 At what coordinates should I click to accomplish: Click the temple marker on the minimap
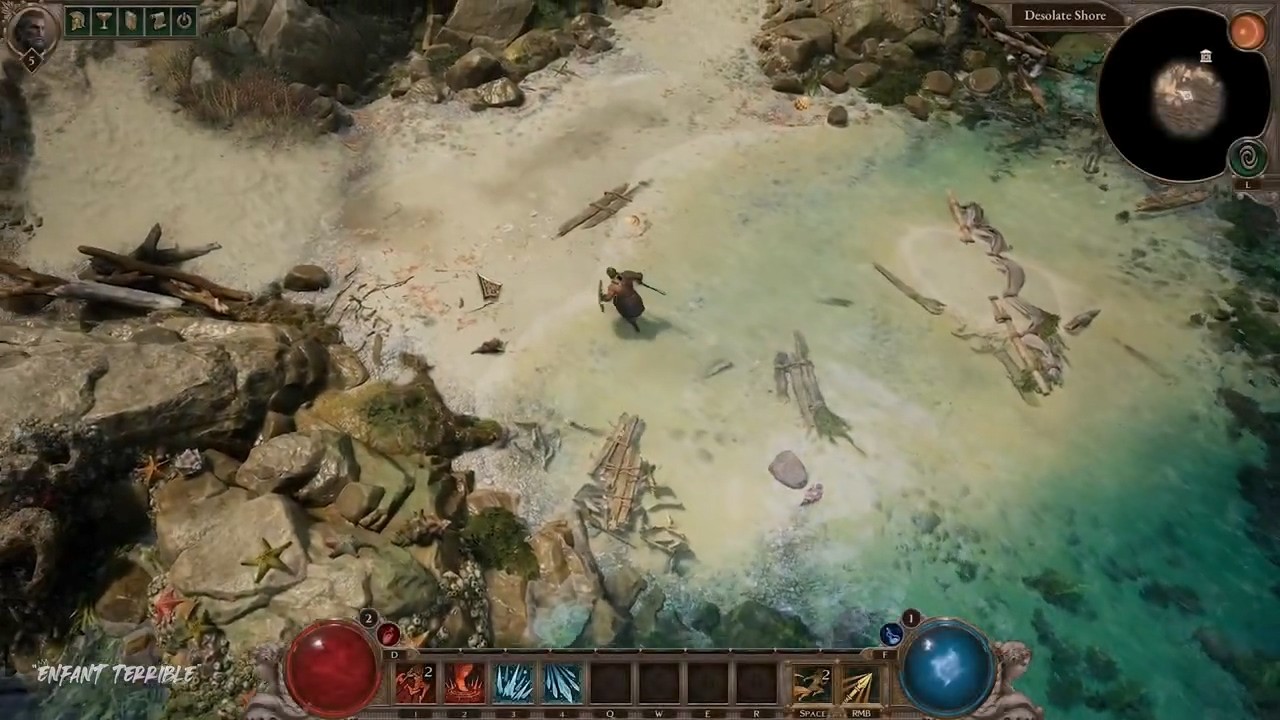1206,57
